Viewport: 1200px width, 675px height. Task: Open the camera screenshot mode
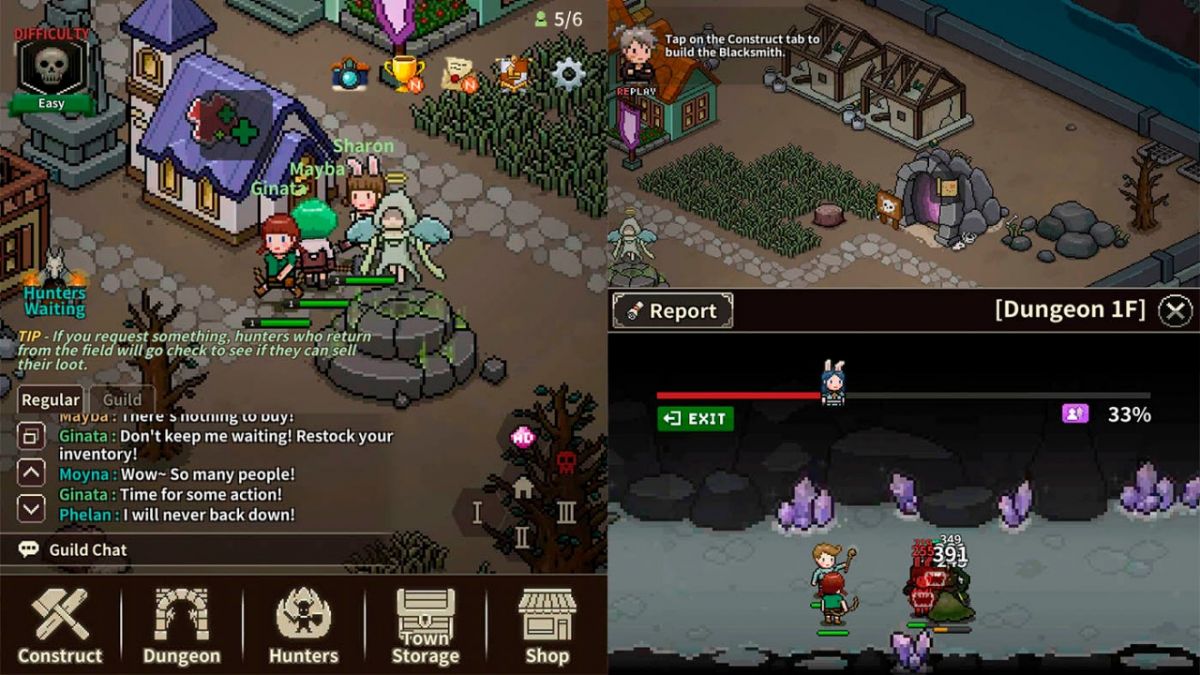[350, 74]
